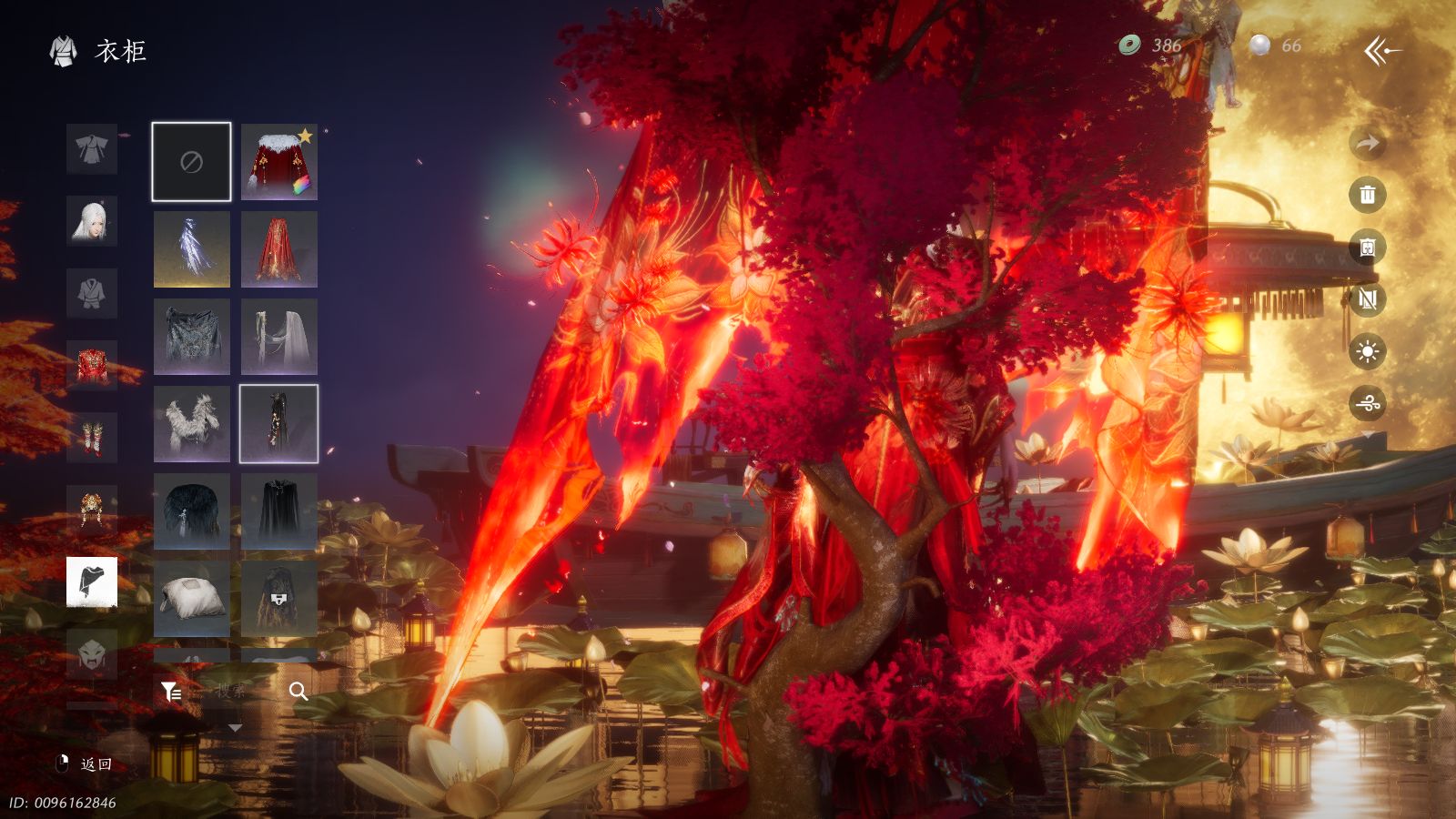Switch to the red top garment category
The height and width of the screenshot is (819, 1456).
[x=92, y=366]
